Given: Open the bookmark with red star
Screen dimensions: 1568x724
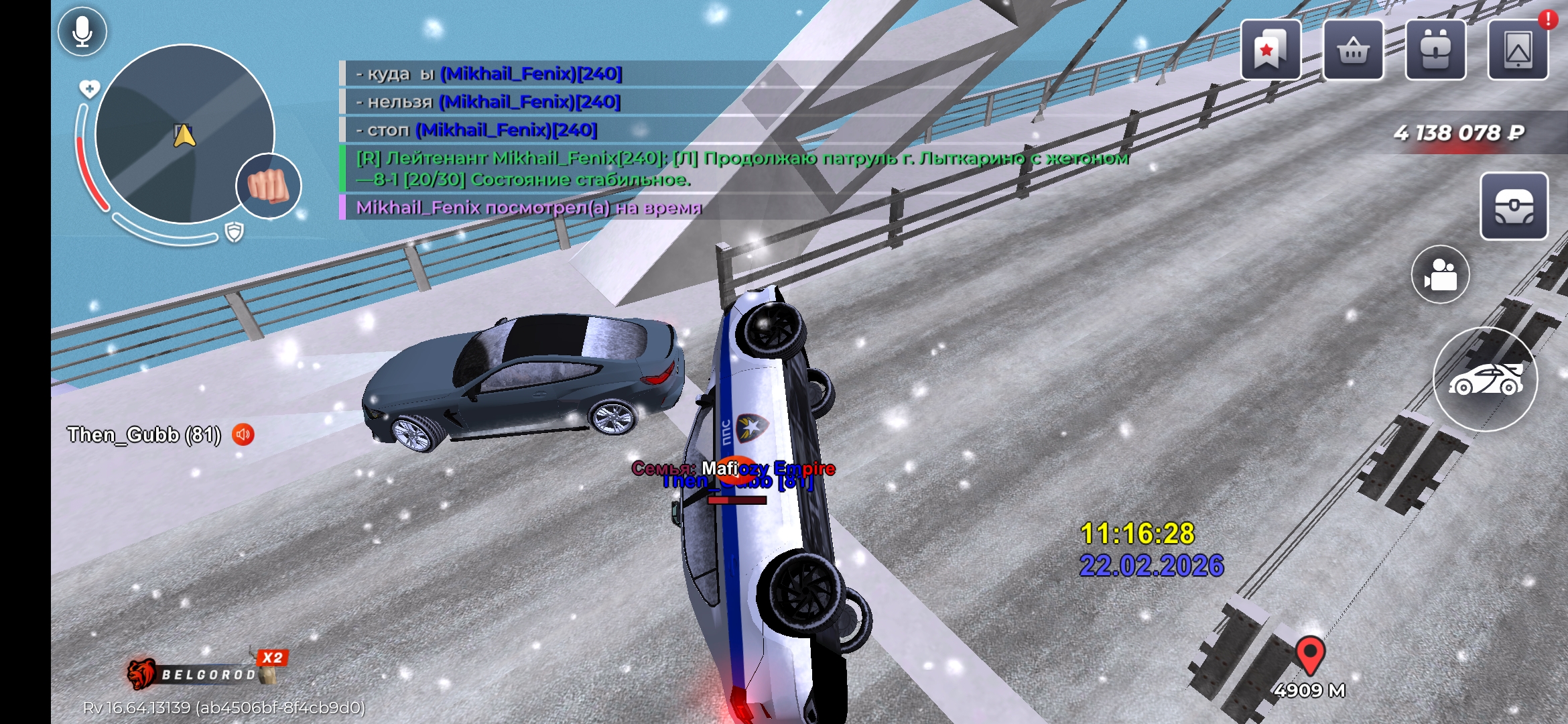Looking at the screenshot, I should (1270, 50).
